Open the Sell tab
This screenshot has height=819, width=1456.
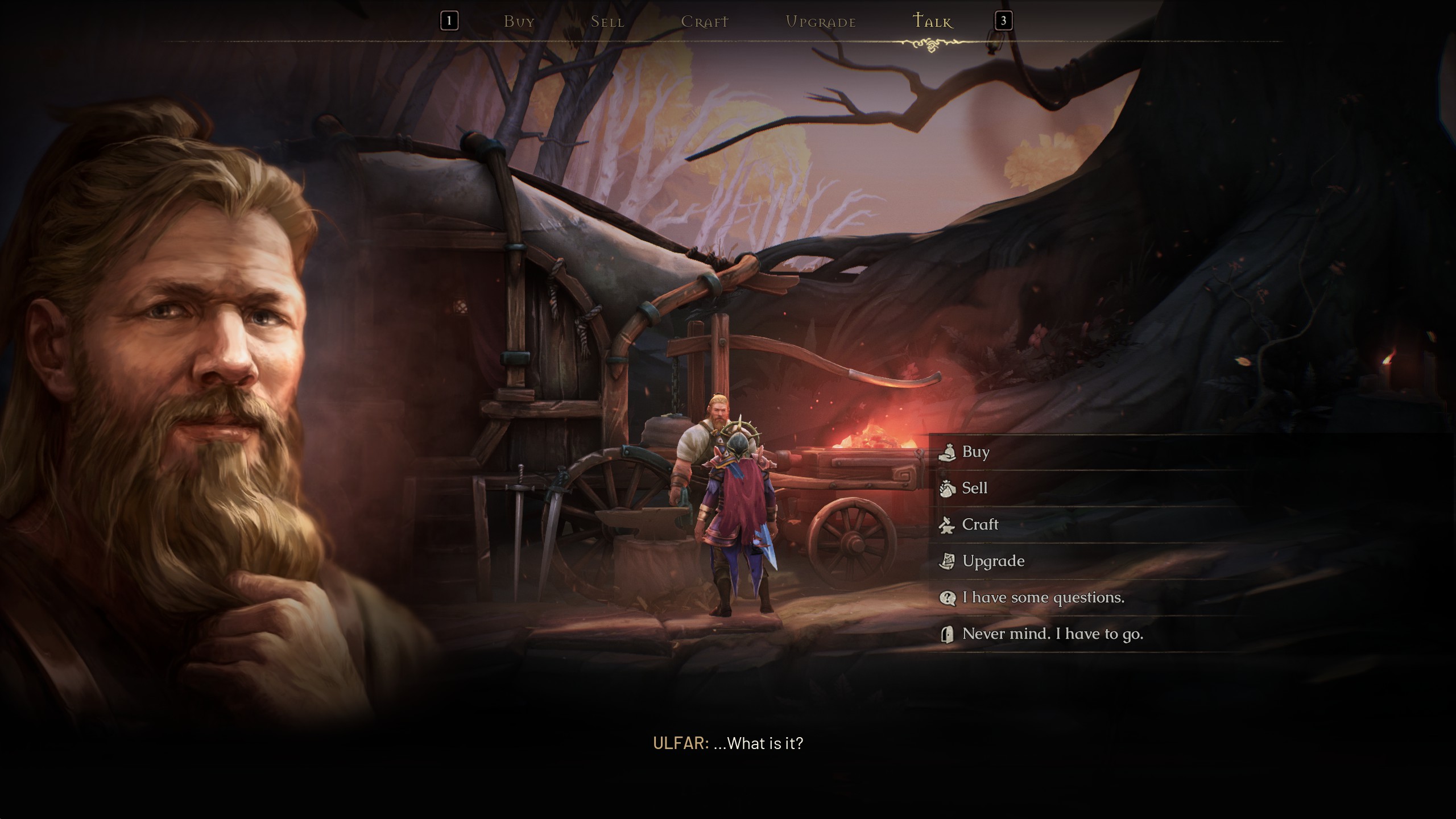point(607,22)
